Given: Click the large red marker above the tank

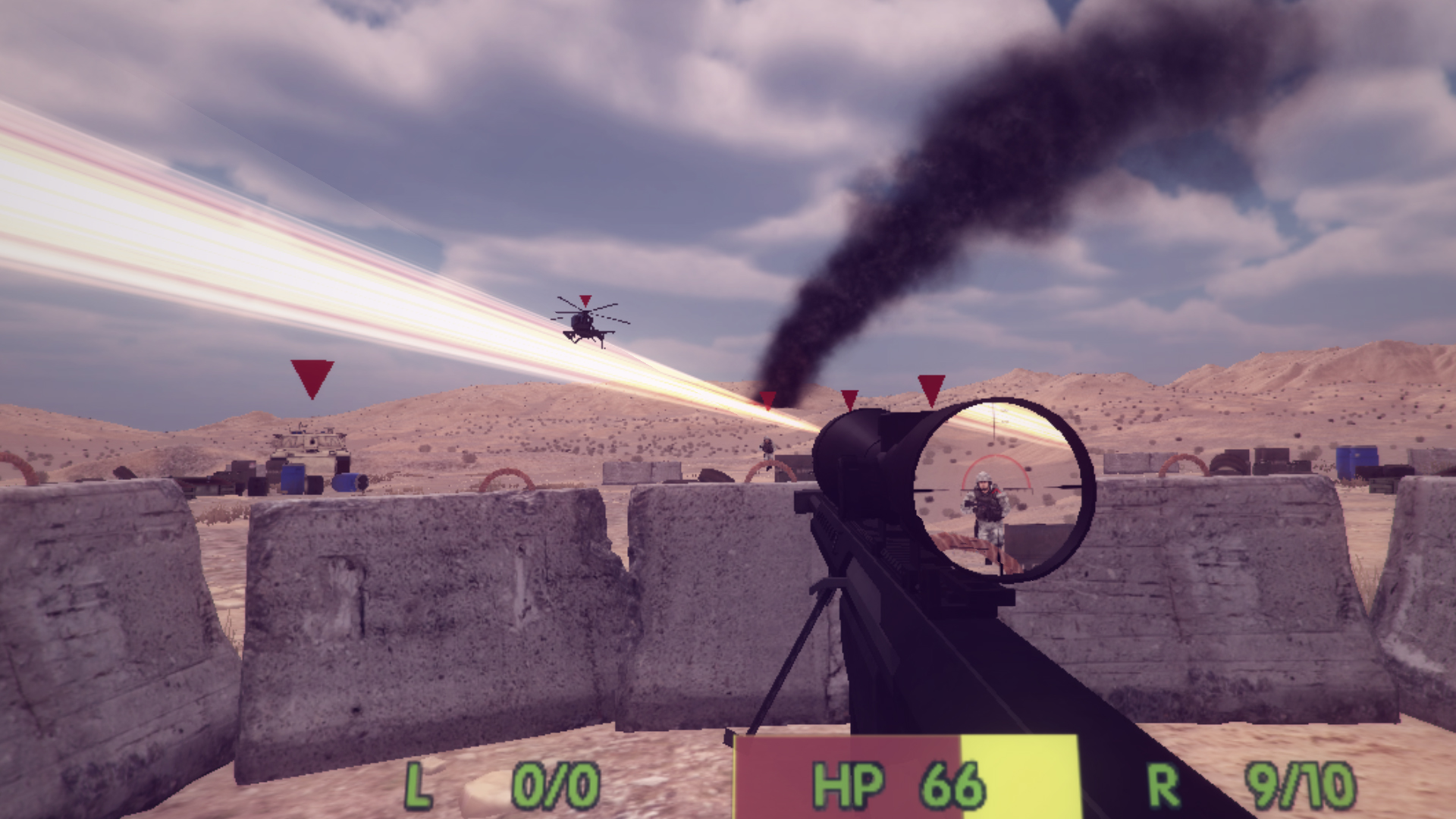Looking at the screenshot, I should click(x=311, y=378).
